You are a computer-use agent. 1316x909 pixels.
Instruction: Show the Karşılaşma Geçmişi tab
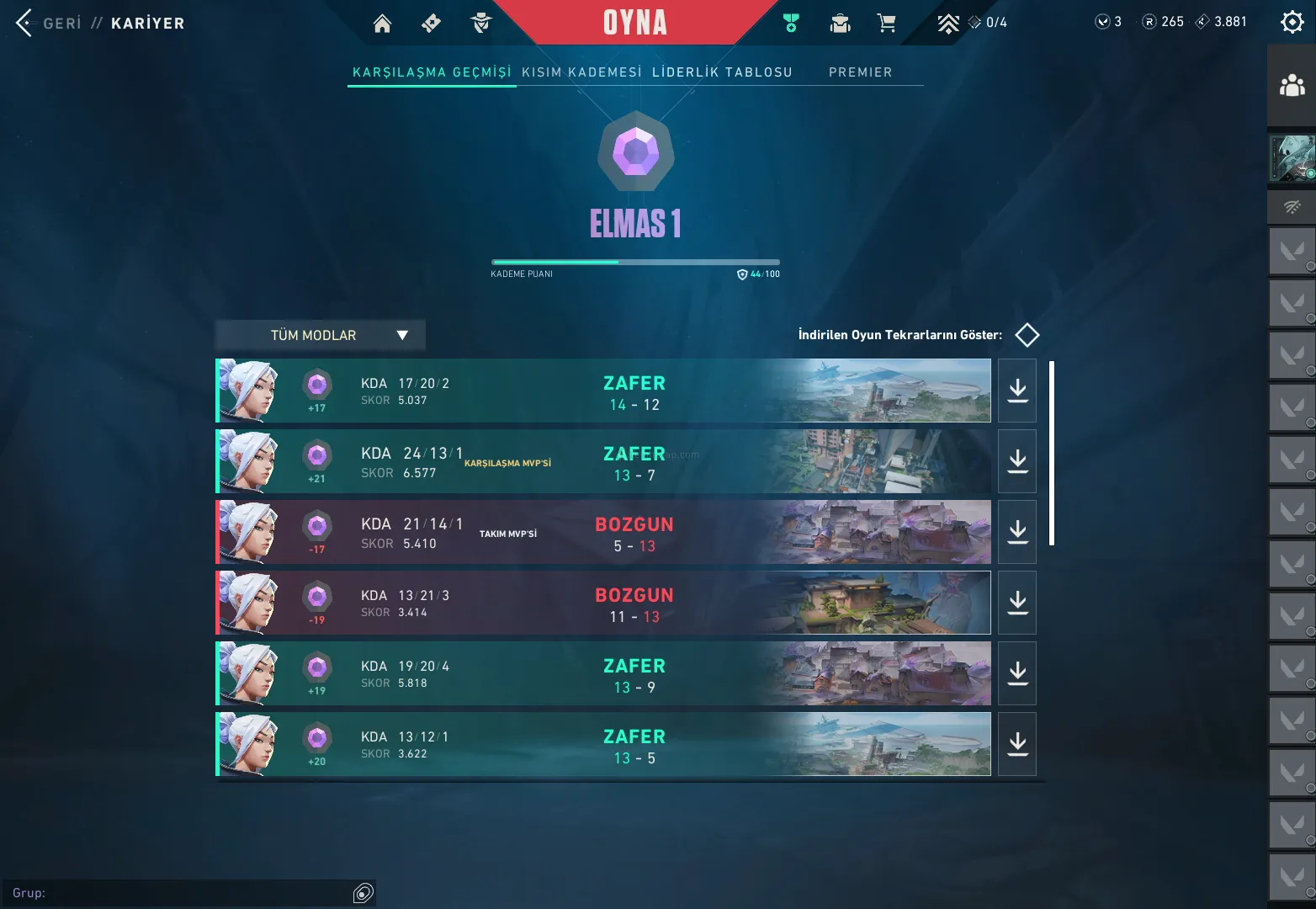coord(432,72)
